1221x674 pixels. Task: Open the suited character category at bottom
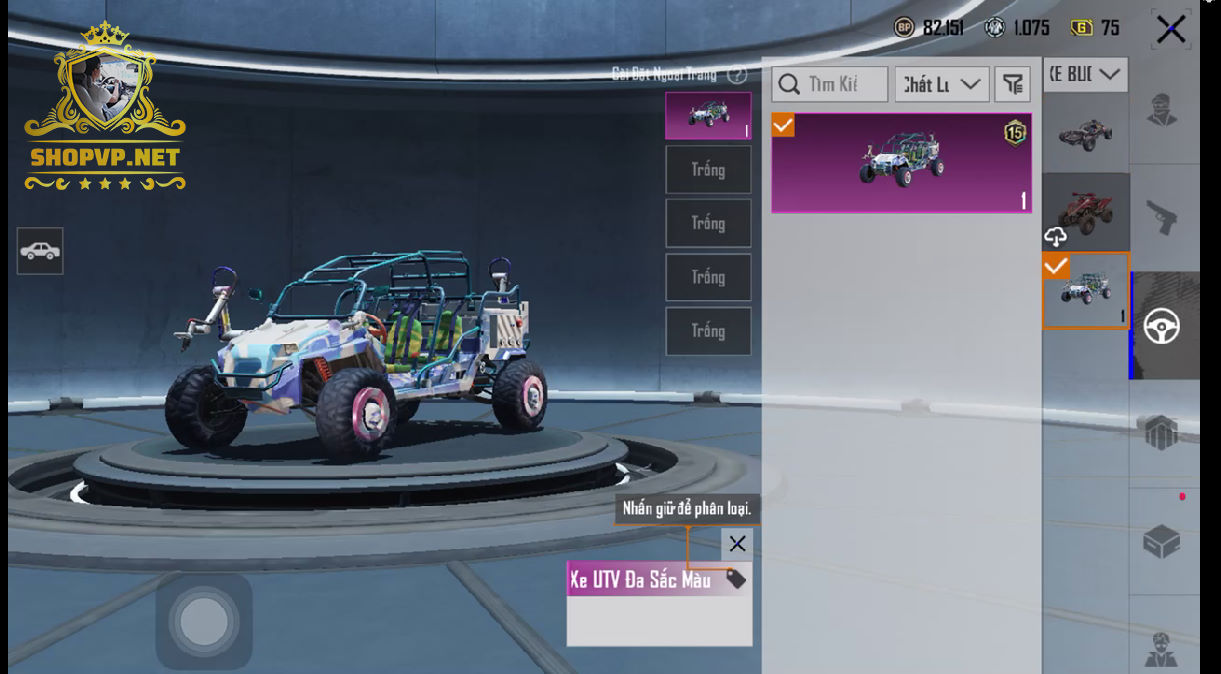point(1162,650)
